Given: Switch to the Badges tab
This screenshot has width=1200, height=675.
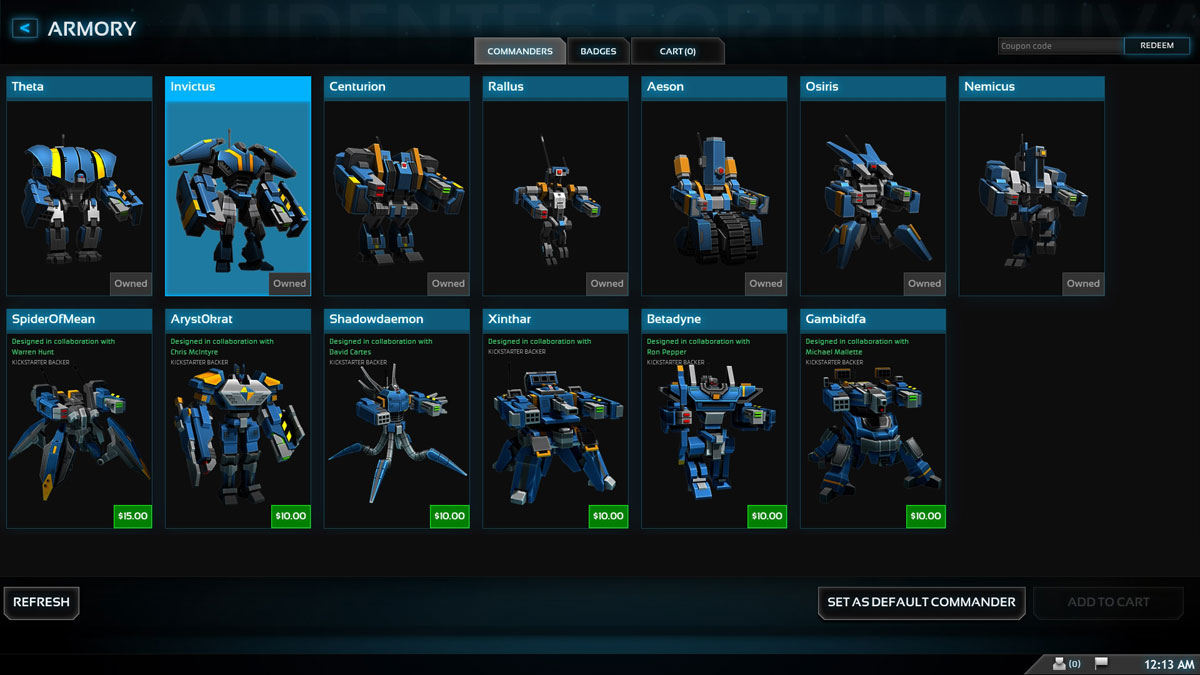Looking at the screenshot, I should click(598, 51).
